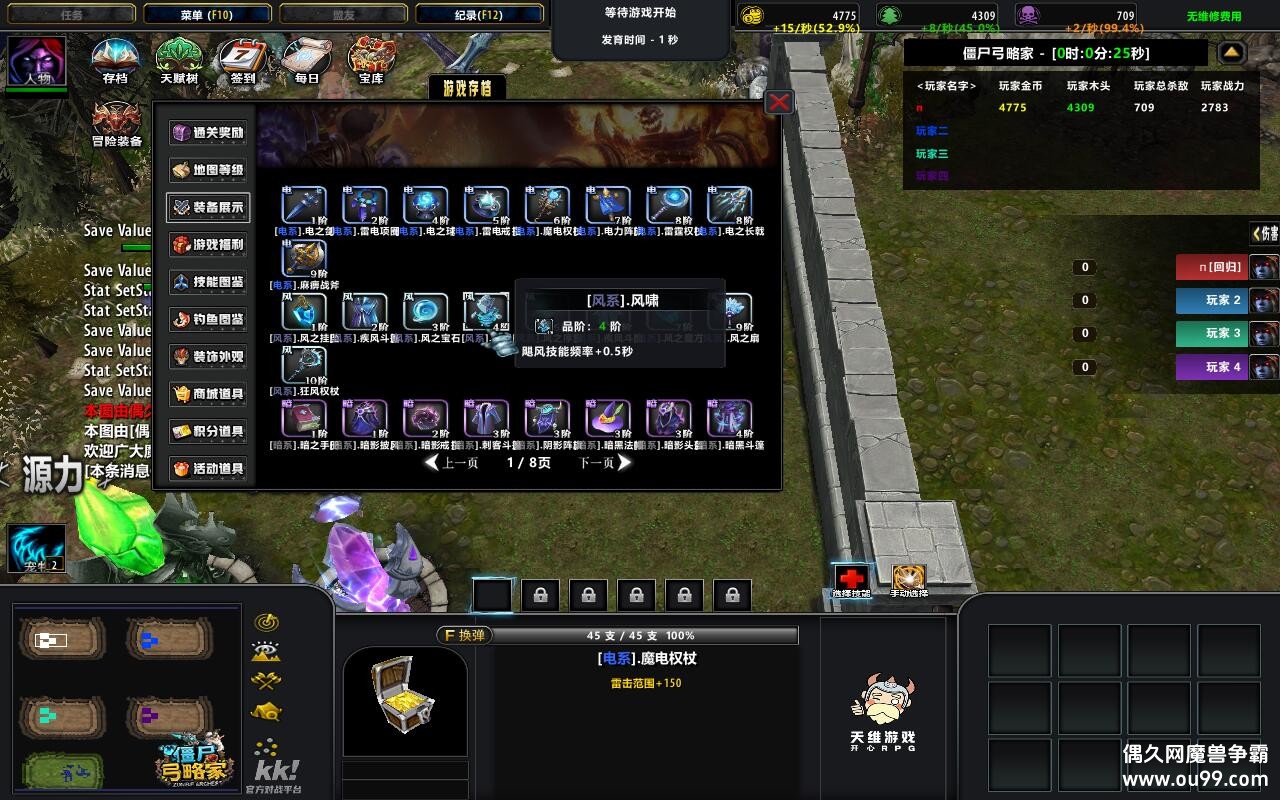The height and width of the screenshot is (800, 1280).
Task: Unlock the last padlocked inventory slot
Action: pos(734,593)
